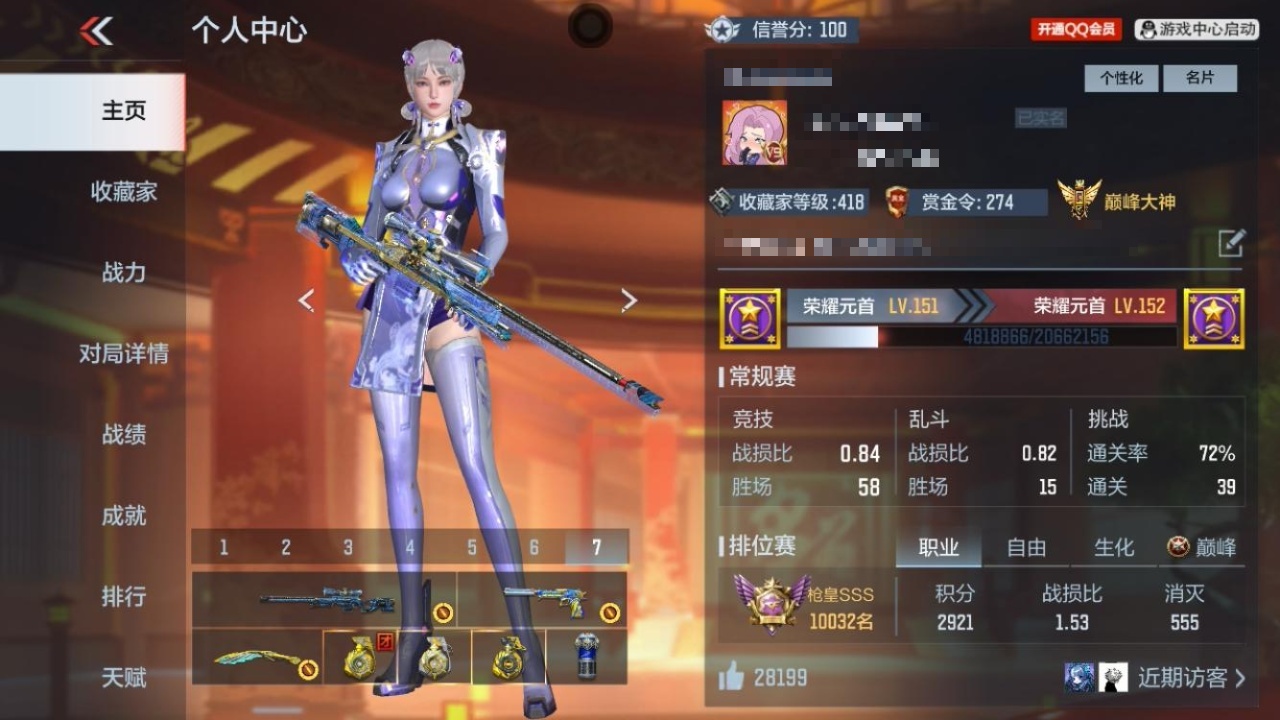
Task: Switch ranked stats to the 生化 tab
Action: 1114,547
